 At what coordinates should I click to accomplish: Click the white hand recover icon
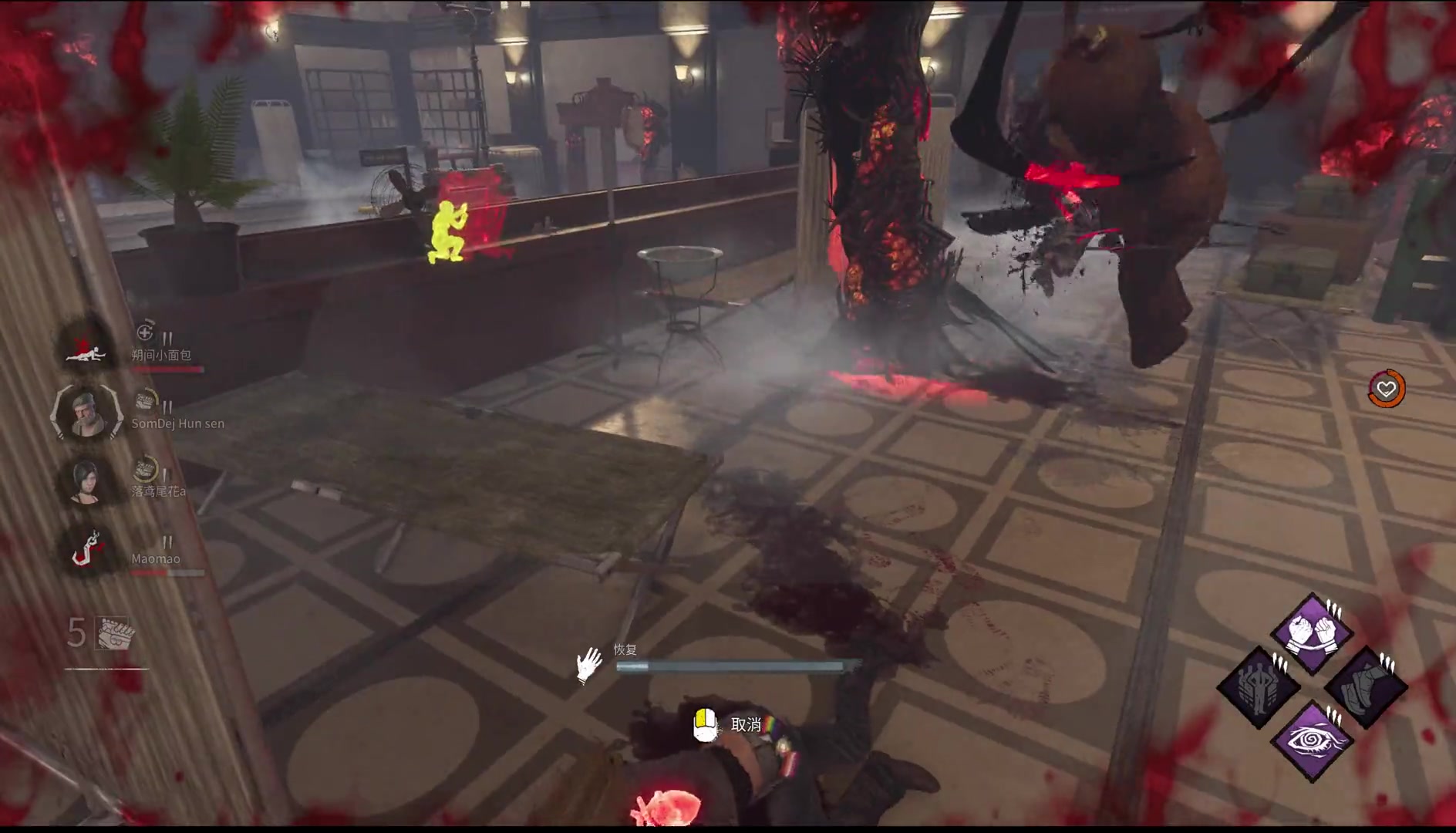pyautogui.click(x=589, y=664)
